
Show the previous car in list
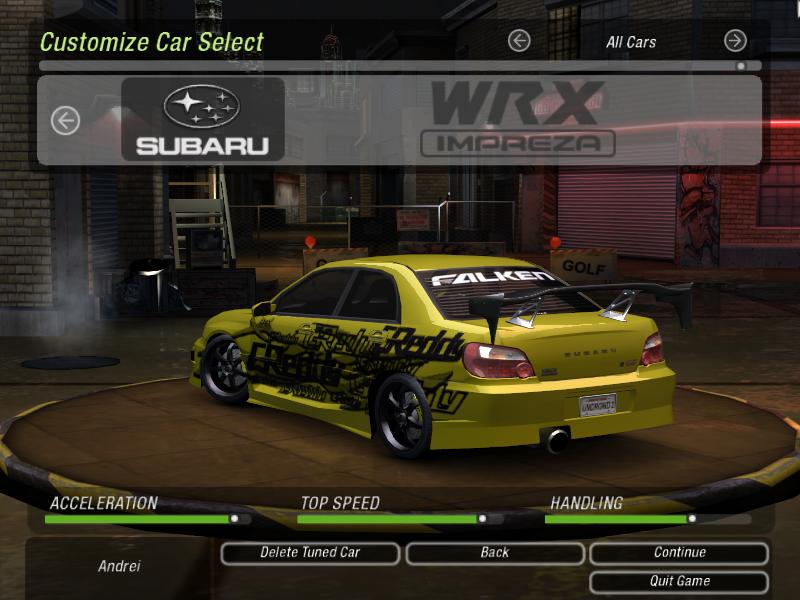click(x=65, y=121)
